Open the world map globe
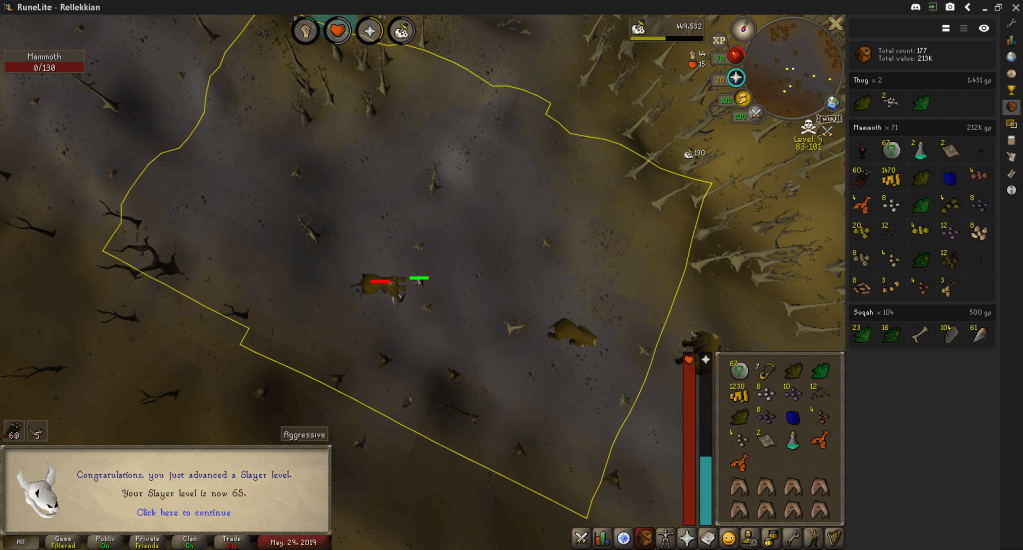Screen dimensions: 1023x550 832,103
